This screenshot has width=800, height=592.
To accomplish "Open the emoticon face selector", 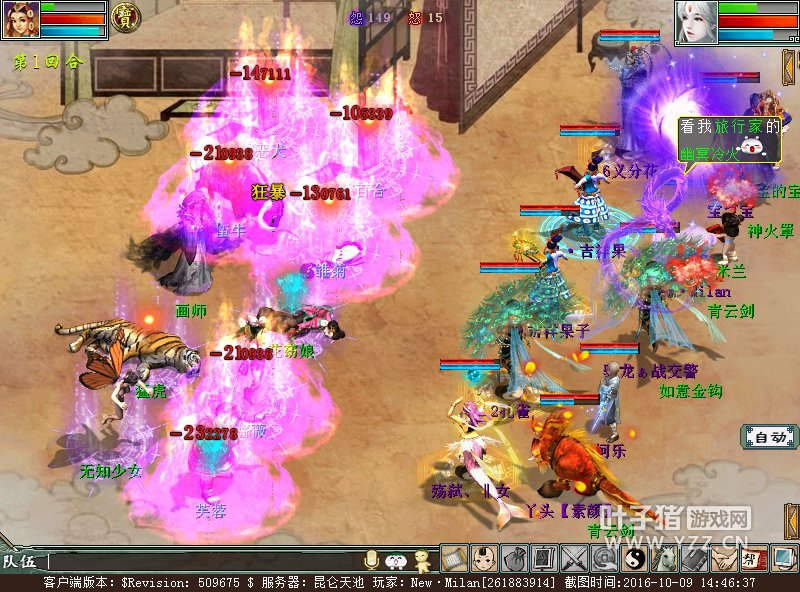I will (396, 560).
